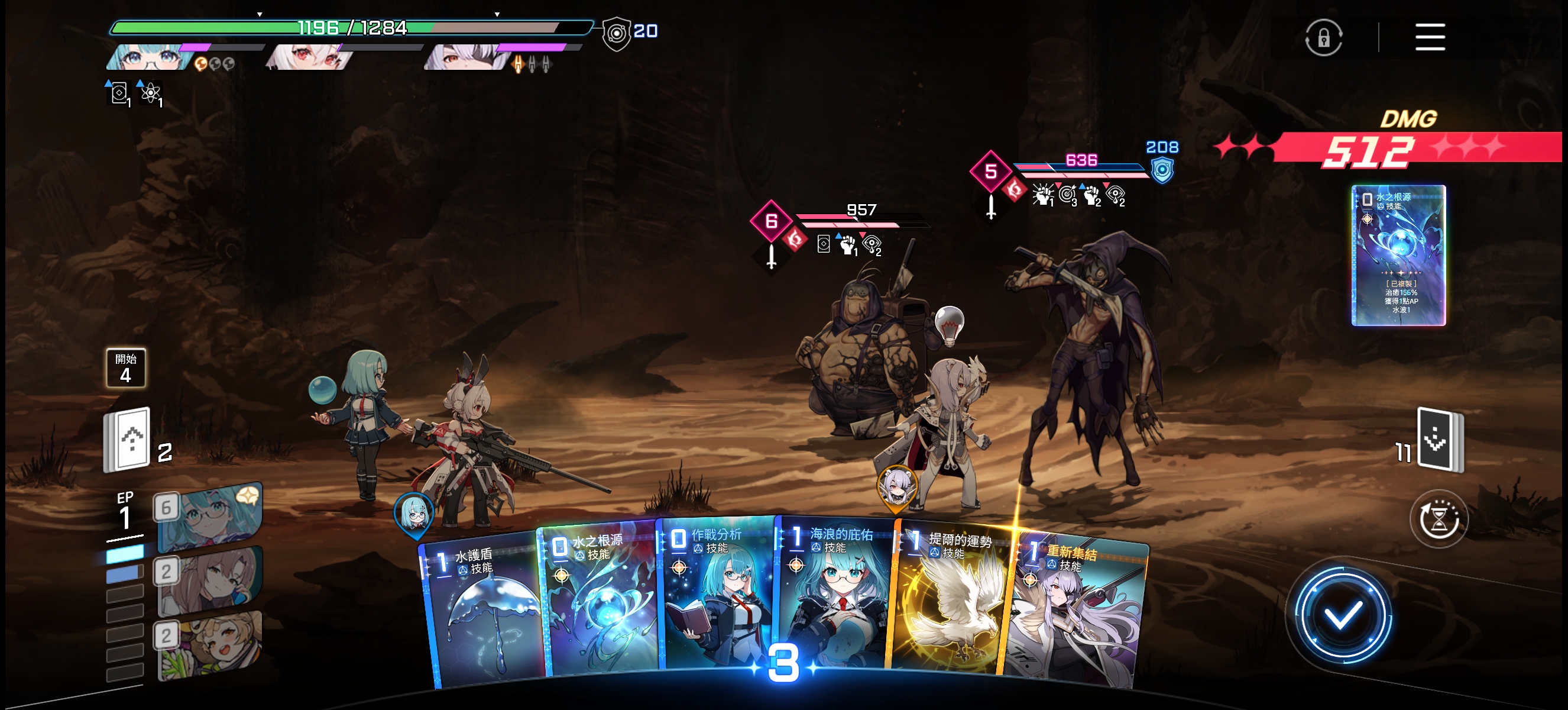Tap the 開始 4 turn indicator
The image size is (1568, 710).
[x=125, y=368]
